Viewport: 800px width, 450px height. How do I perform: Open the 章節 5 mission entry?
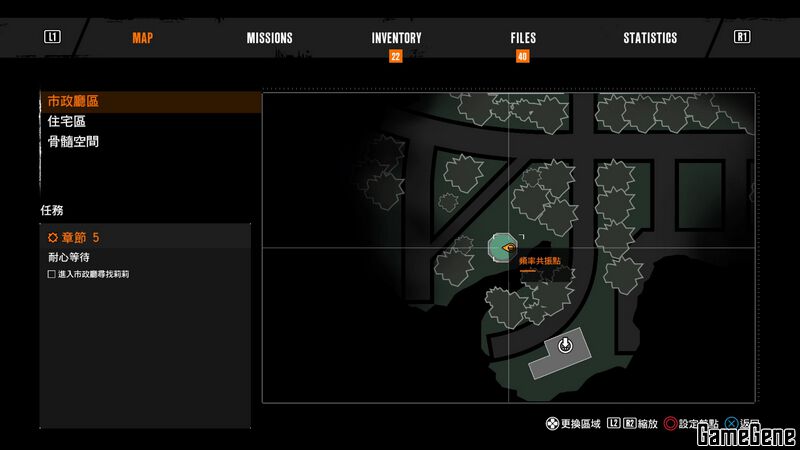(x=75, y=237)
